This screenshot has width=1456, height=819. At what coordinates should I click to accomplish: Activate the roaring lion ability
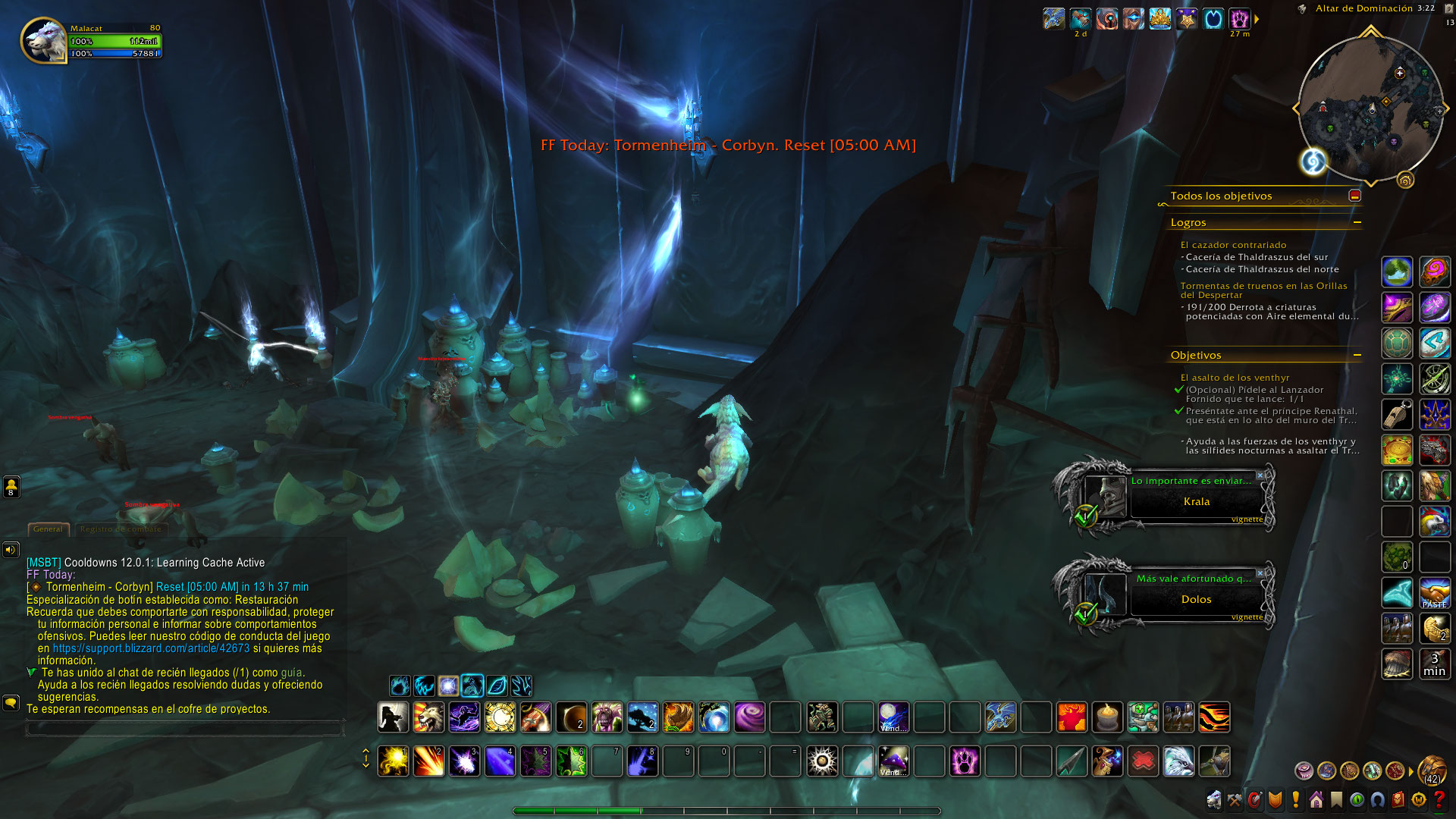tap(428, 717)
